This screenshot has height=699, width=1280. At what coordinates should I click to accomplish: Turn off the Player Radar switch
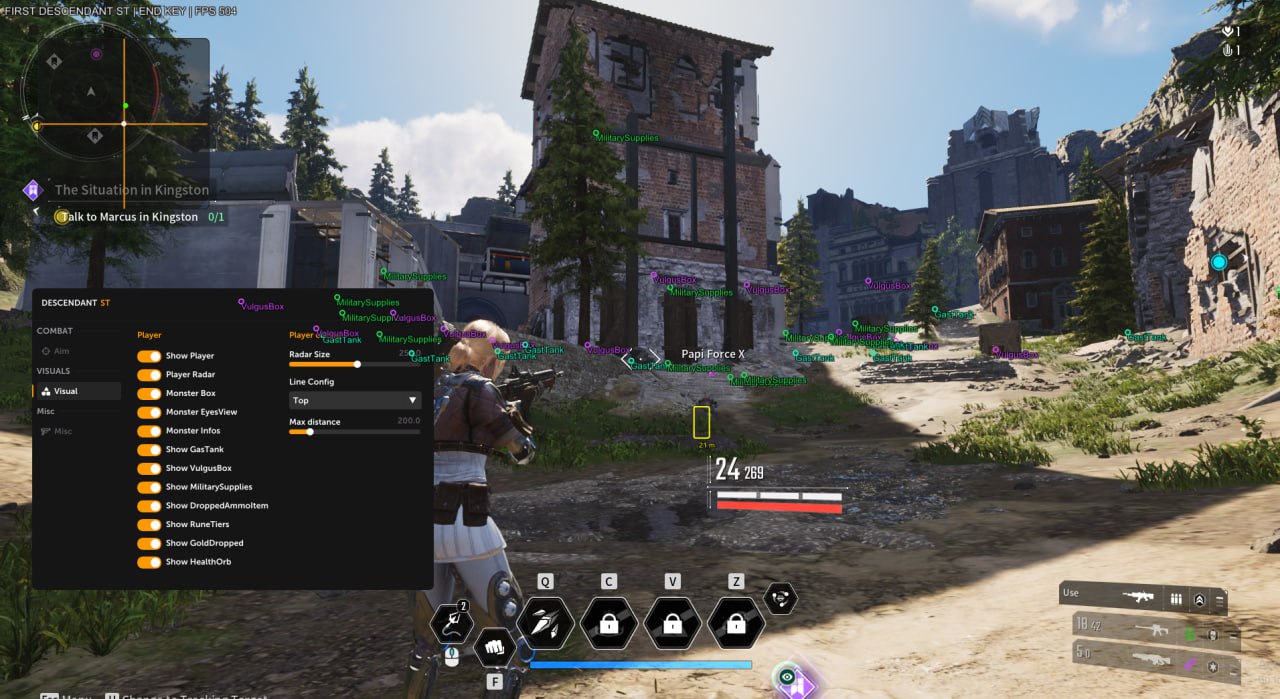[x=149, y=375]
